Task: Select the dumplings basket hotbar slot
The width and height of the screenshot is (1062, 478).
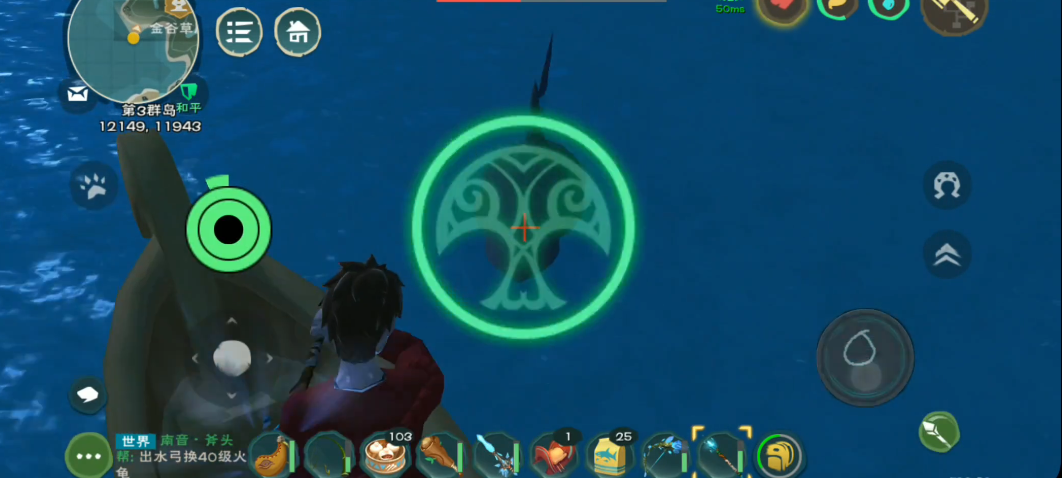Action: tap(385, 456)
